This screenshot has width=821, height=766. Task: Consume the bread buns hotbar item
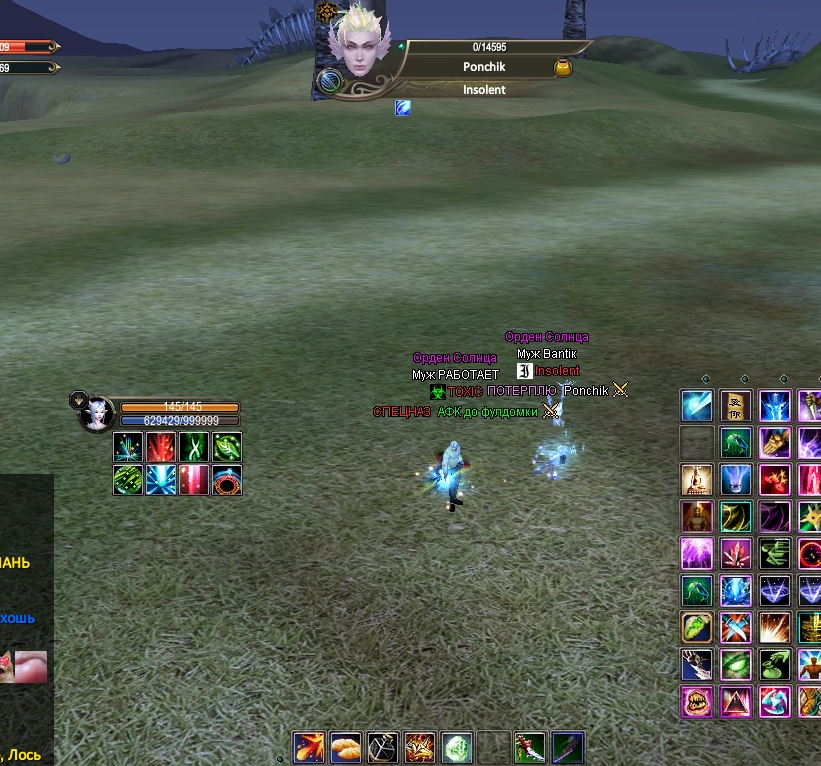click(346, 747)
